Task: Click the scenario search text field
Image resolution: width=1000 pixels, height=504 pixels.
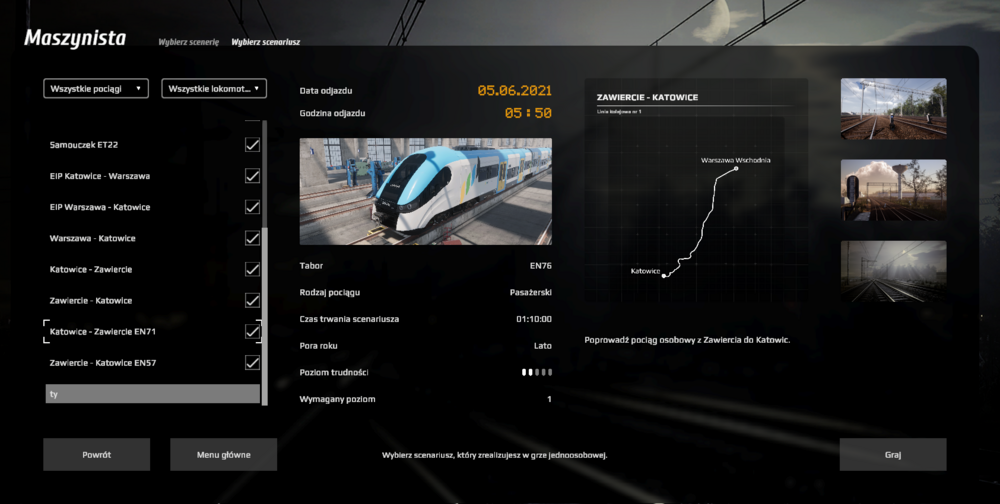Action: click(152, 394)
